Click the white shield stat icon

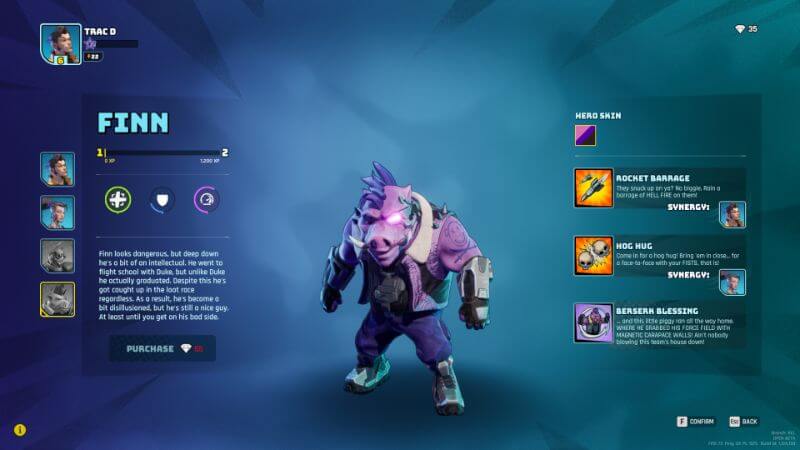click(162, 199)
